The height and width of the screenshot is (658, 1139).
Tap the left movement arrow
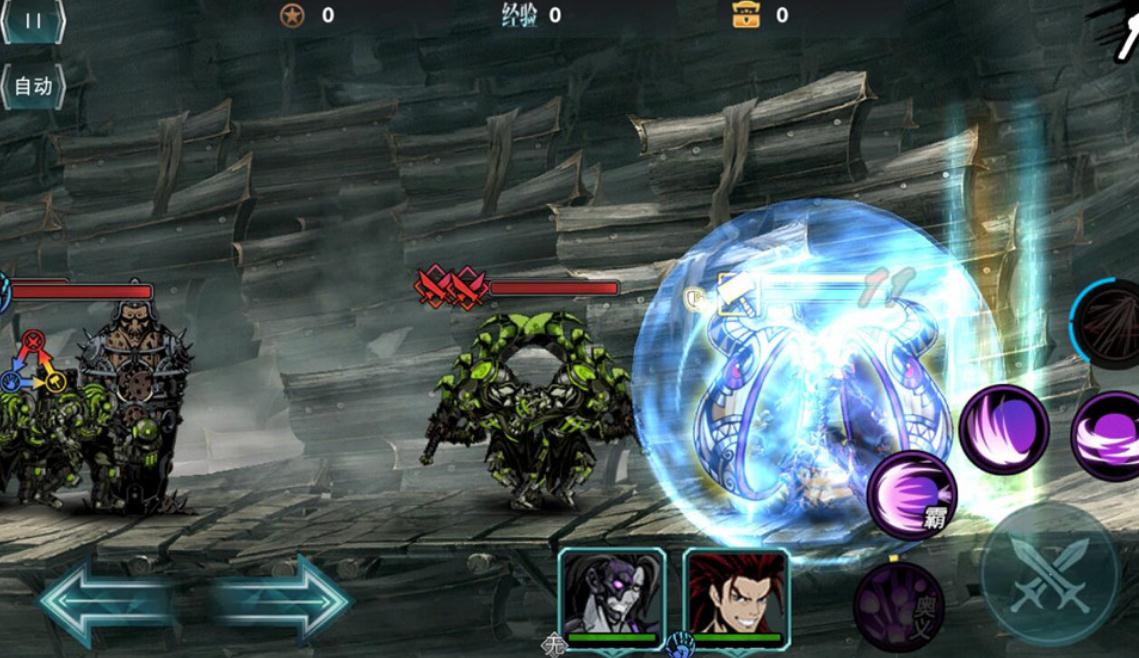(x=105, y=600)
